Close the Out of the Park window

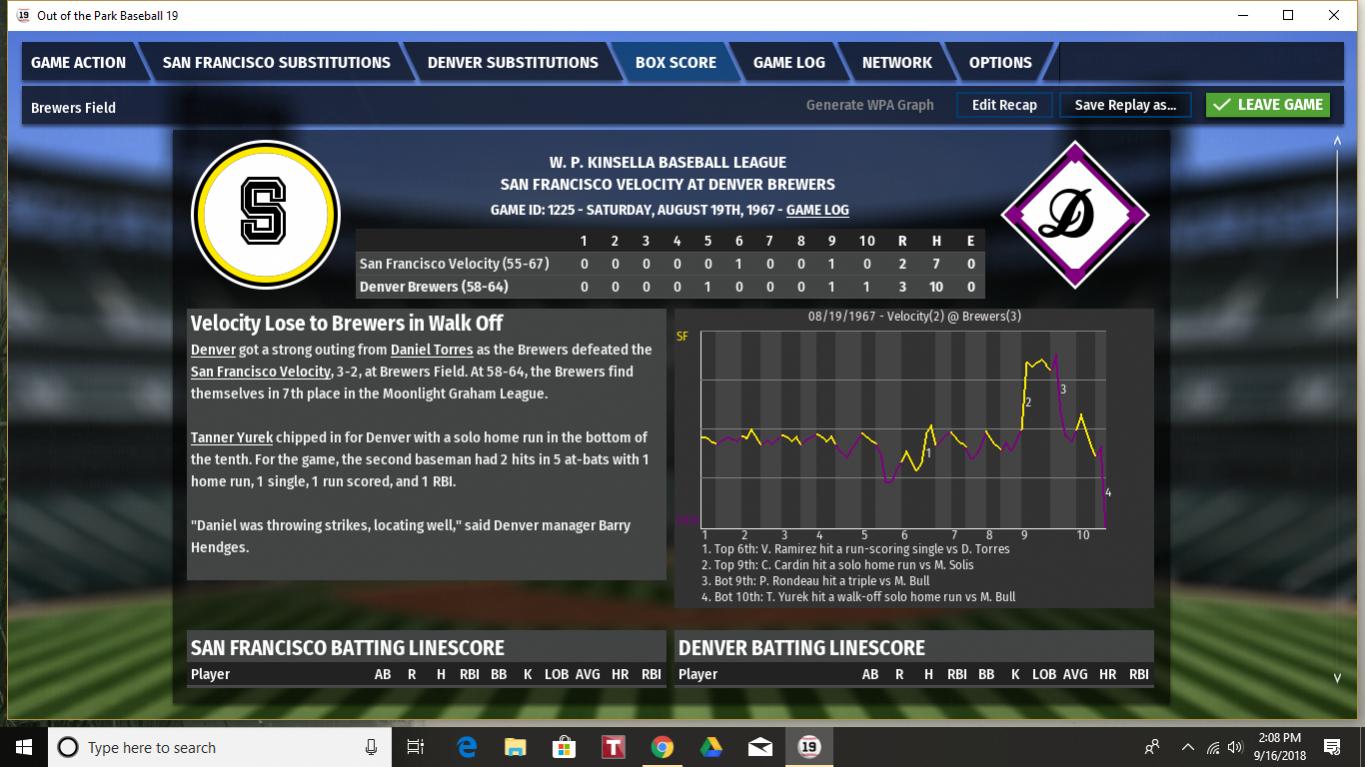tap(1333, 15)
